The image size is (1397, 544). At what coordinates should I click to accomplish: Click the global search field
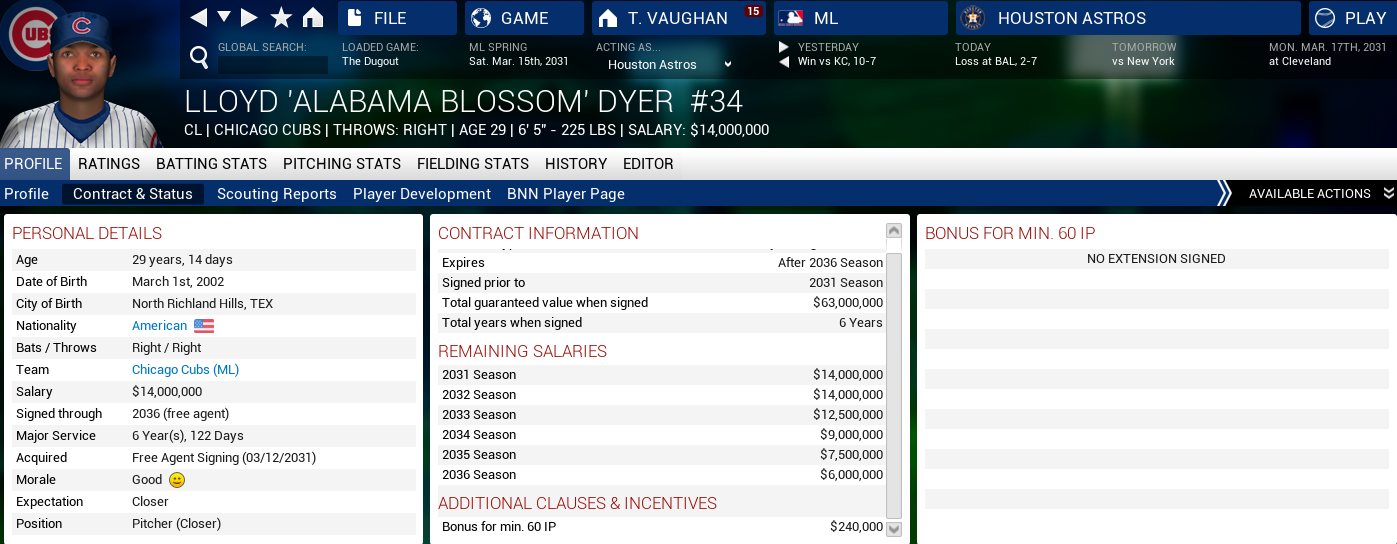[273, 65]
